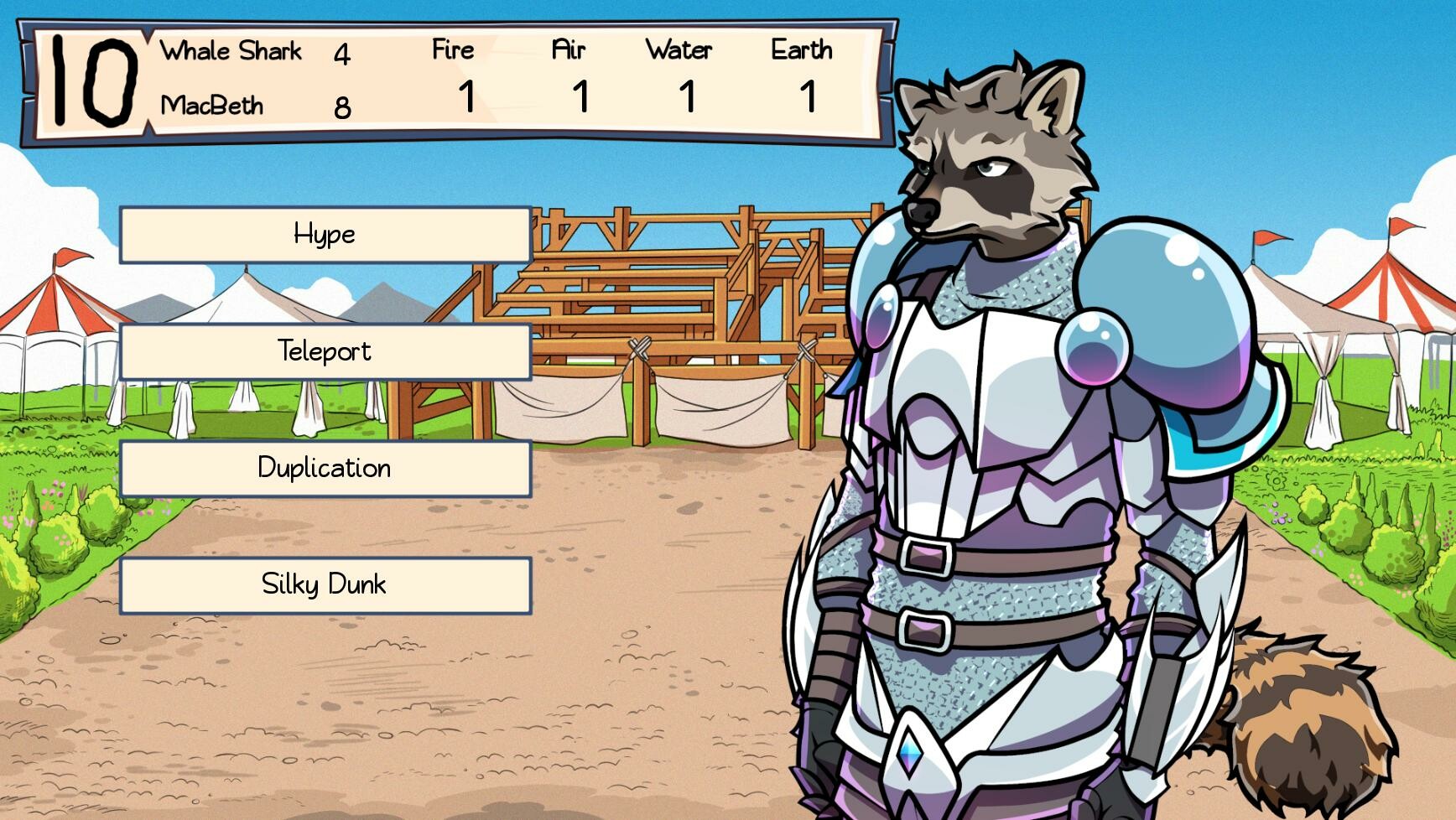1456x820 pixels.
Task: Select the MacBeth player name
Action: click(213, 105)
